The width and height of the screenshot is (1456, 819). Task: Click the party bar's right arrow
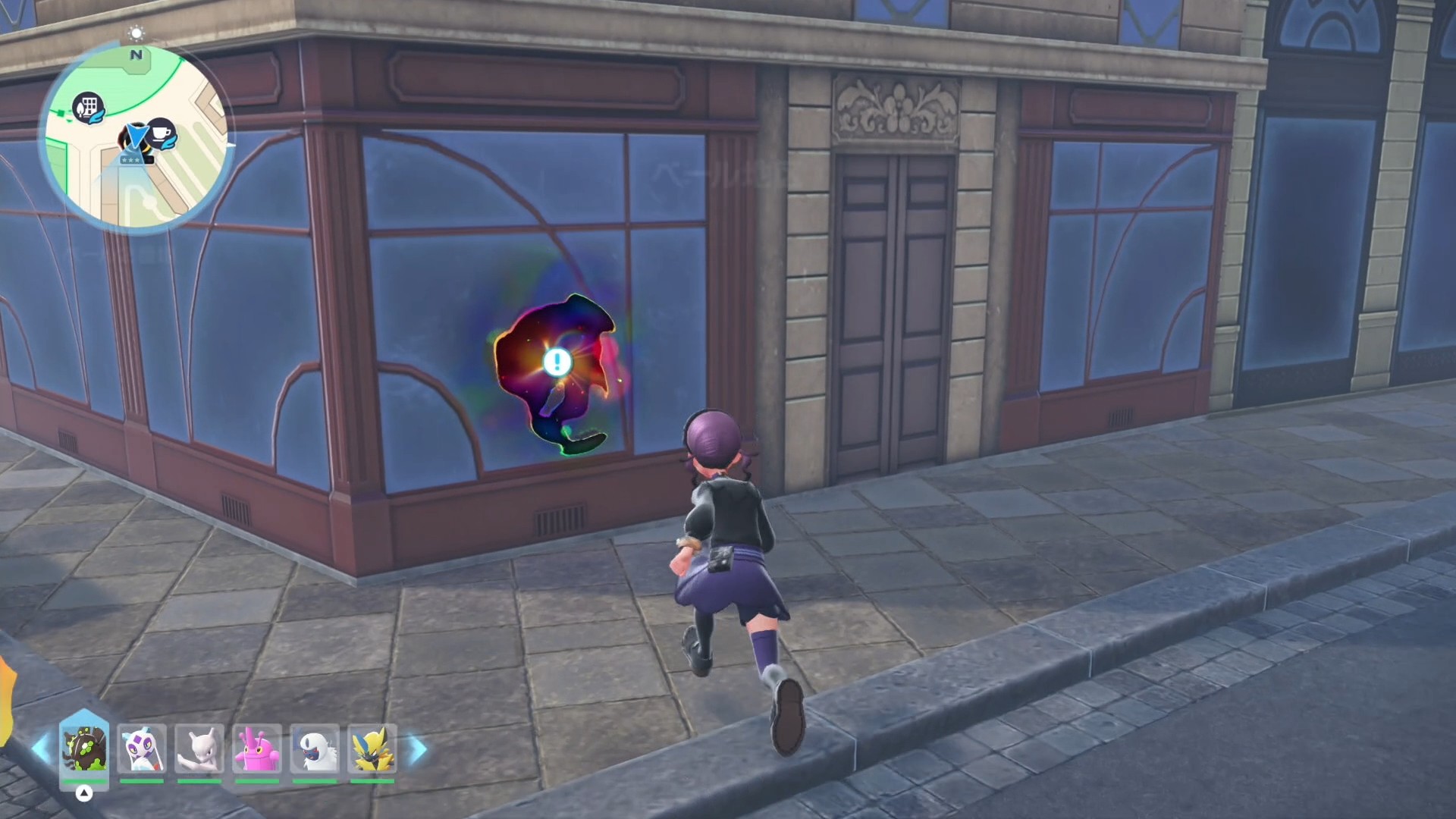[x=418, y=749]
